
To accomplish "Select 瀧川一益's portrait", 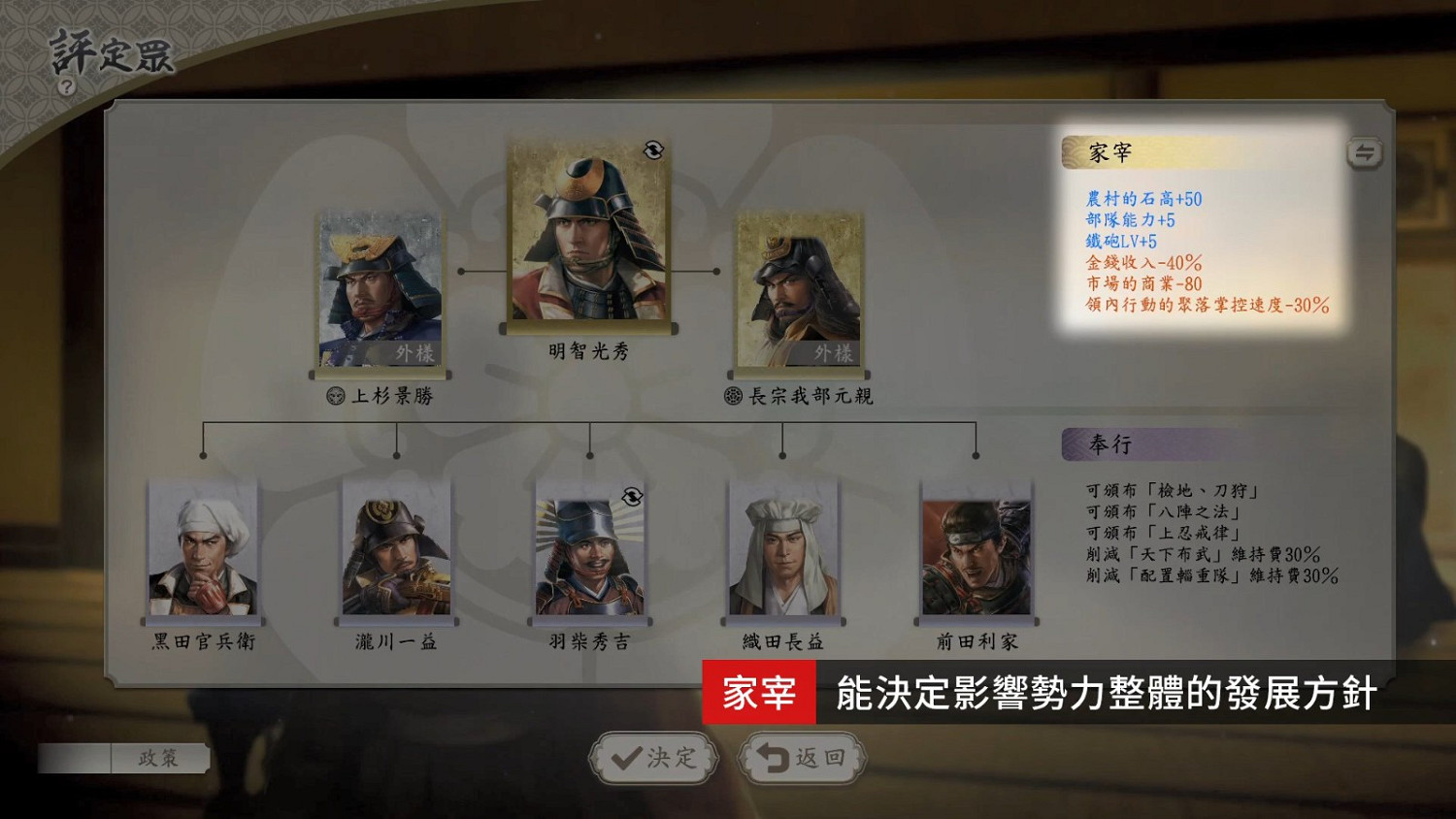I will tap(395, 548).
